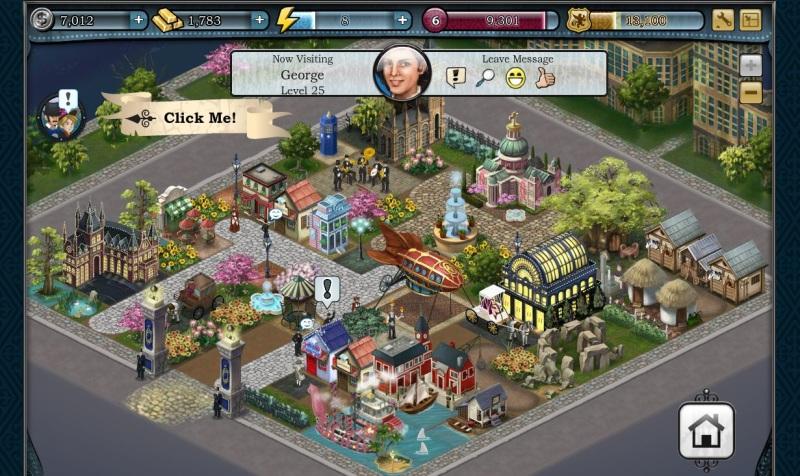Leave a smiley face message for George
This screenshot has width=800, height=476.
pyautogui.click(x=515, y=77)
